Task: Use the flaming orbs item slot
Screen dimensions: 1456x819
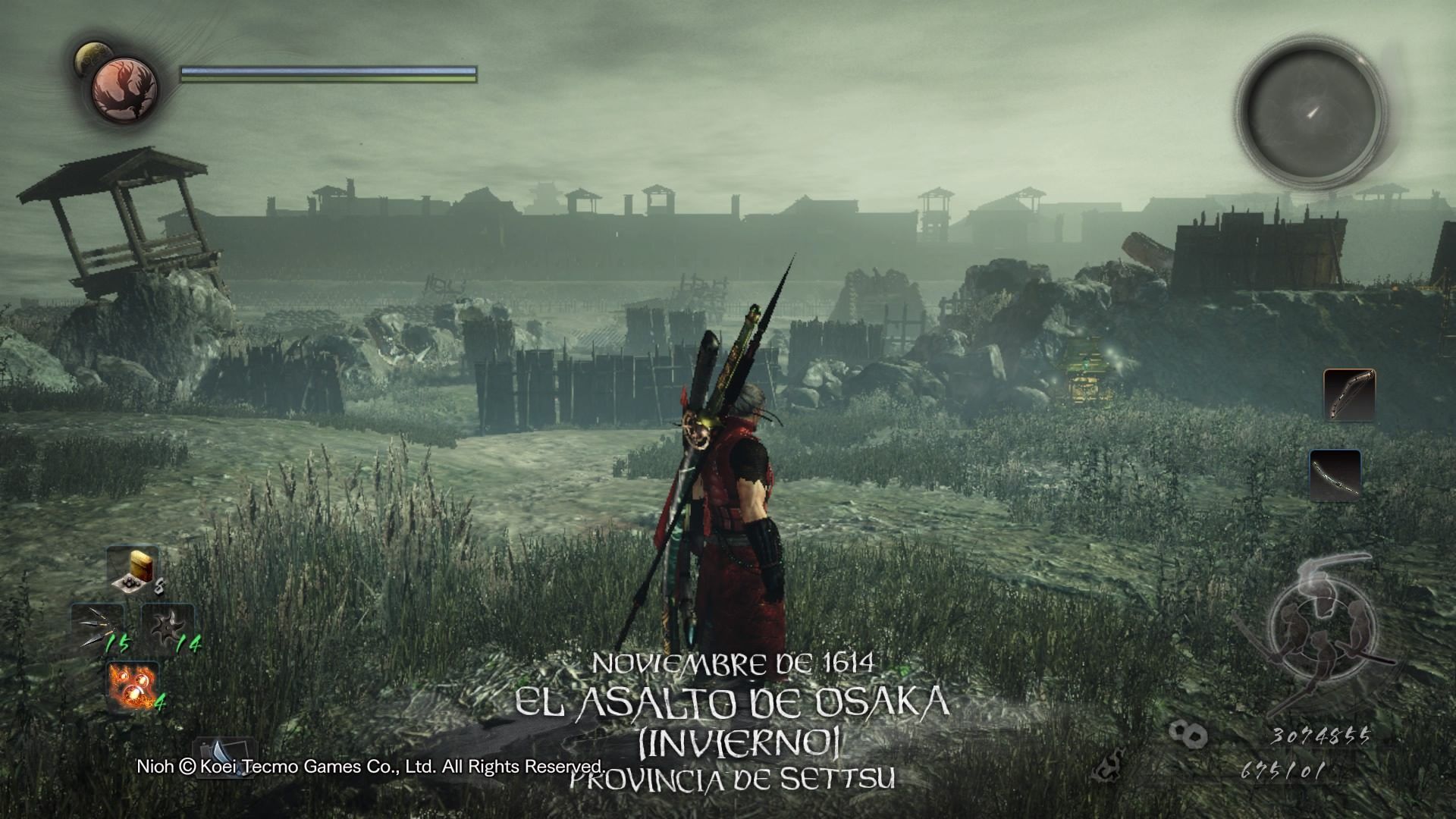Action: [133, 686]
